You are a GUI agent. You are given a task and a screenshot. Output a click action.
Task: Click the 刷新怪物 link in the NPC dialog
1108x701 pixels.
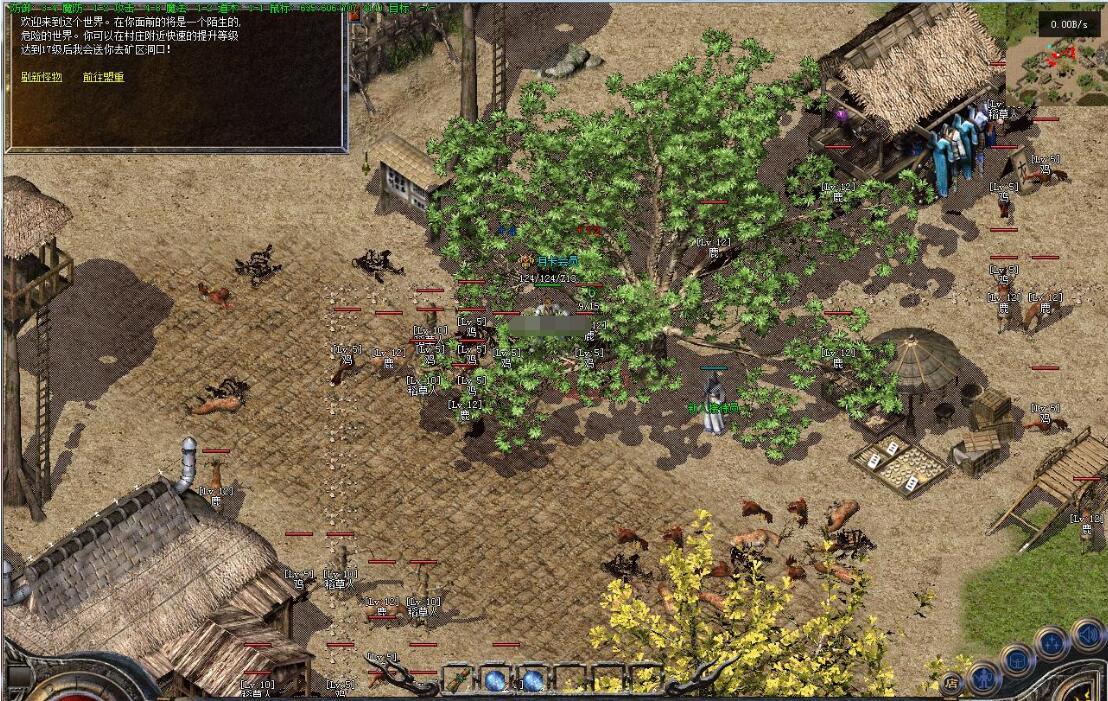coord(41,77)
